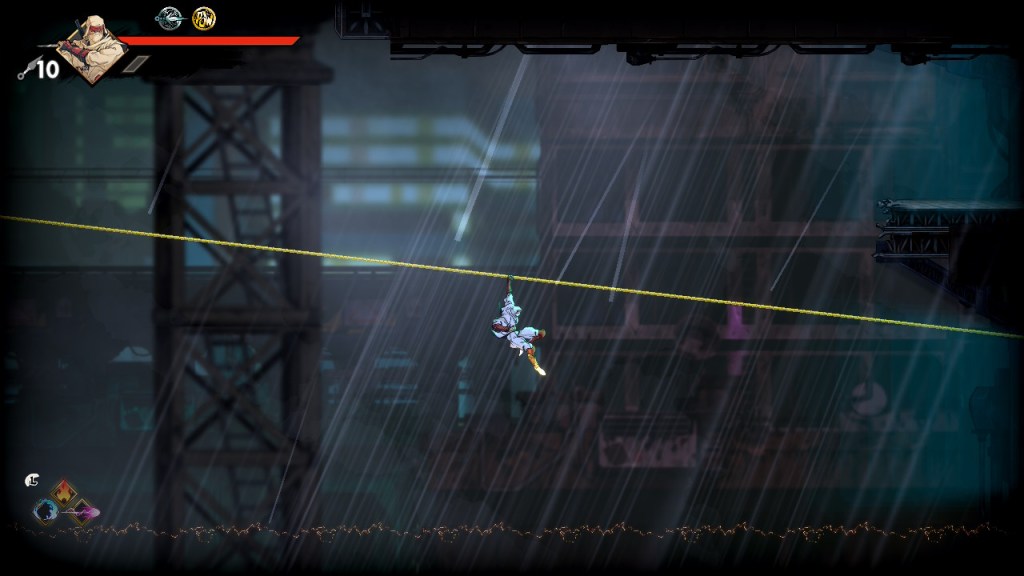Activate the purple dash ninpo ability
1024x576 pixels.
point(82,512)
